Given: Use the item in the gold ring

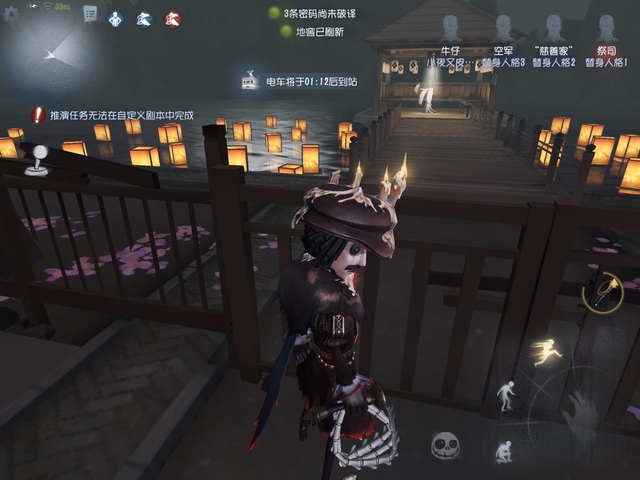Looking at the screenshot, I should click(x=603, y=291).
